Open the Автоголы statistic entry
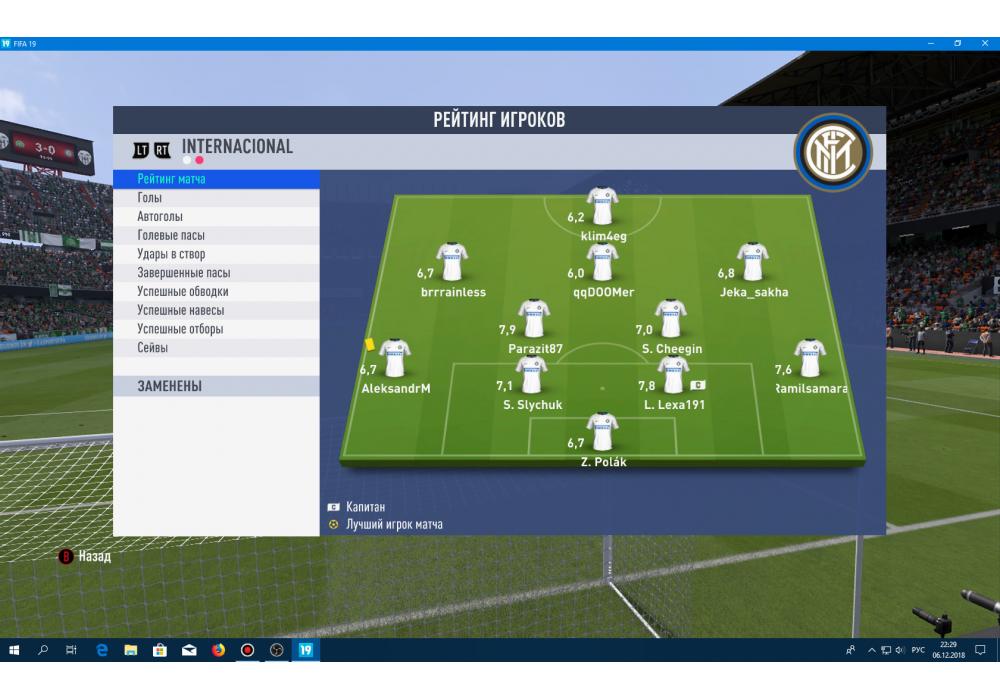This screenshot has height=700, width=1000. click(x=216, y=217)
